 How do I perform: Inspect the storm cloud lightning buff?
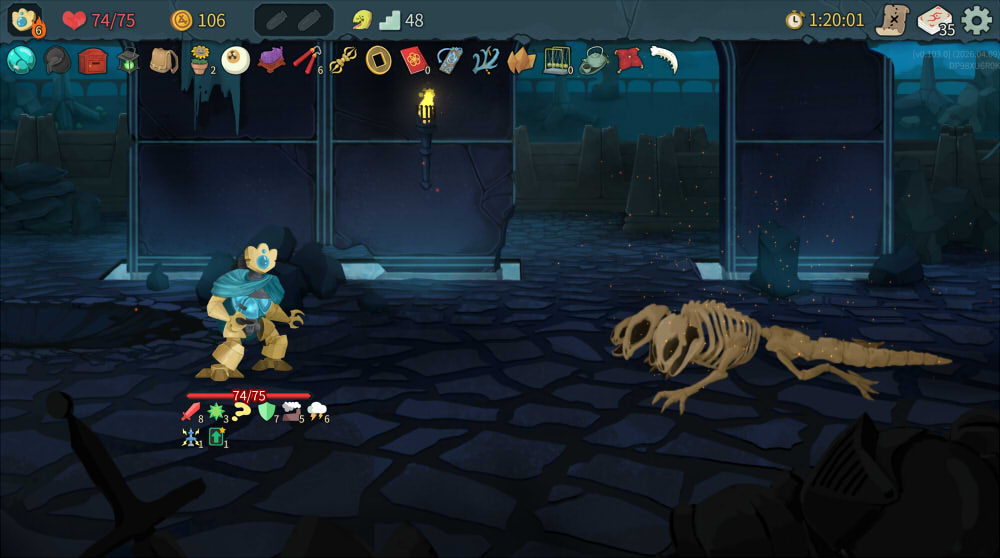(x=316, y=410)
